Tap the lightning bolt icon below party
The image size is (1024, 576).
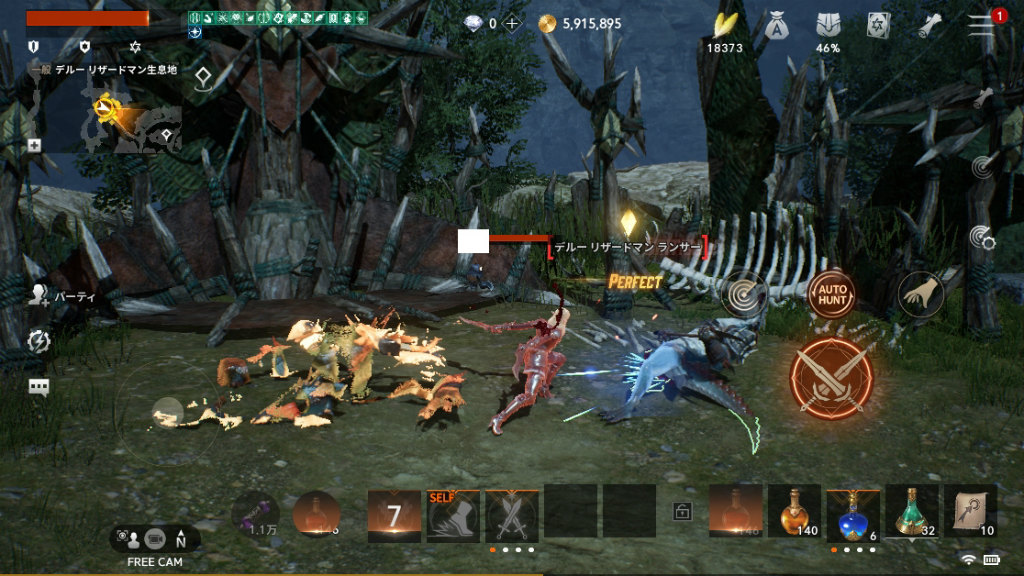(x=40, y=342)
